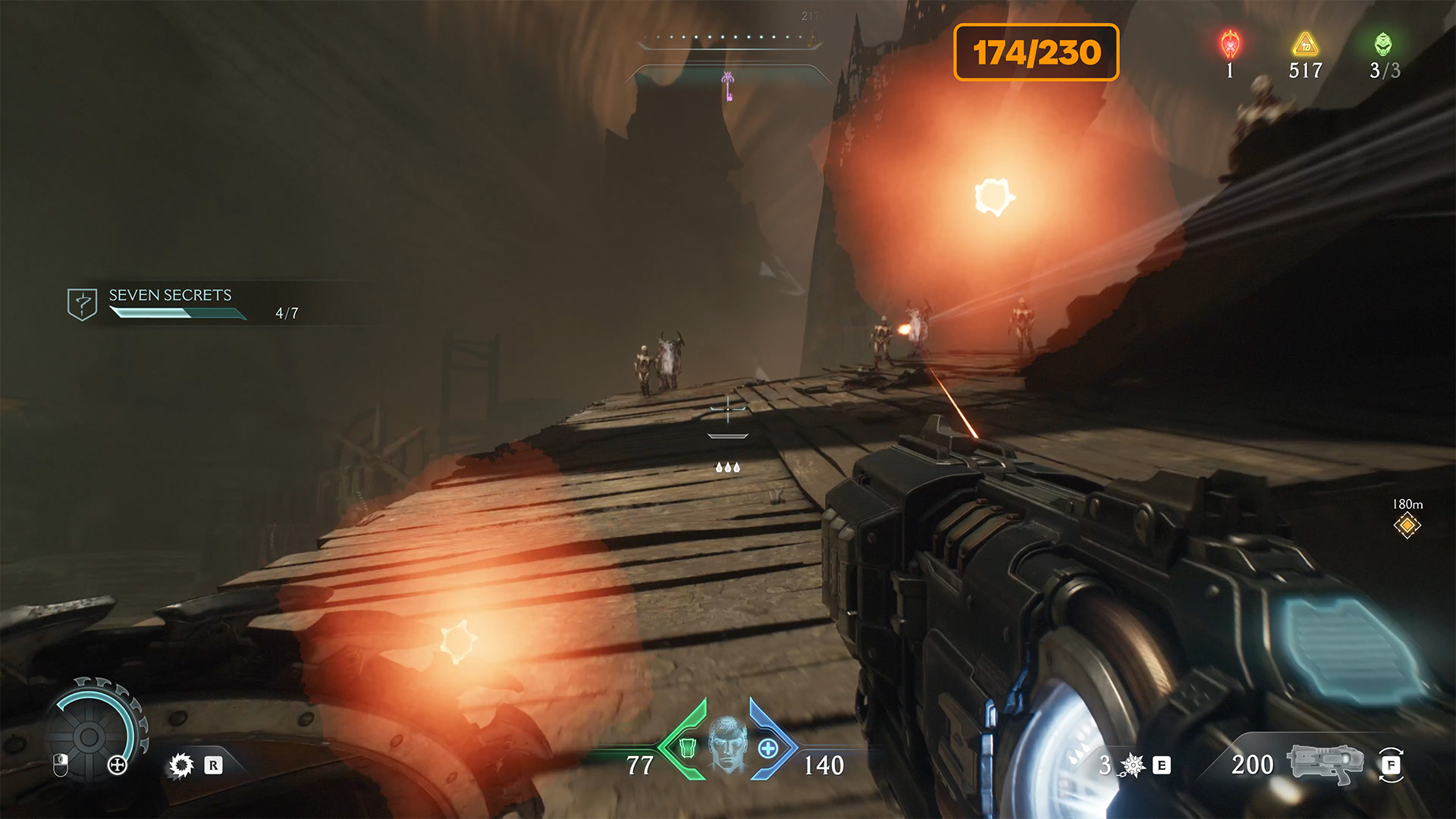The image size is (1456, 819).
Task: Activate the shield saw rune icon
Action: [x=181, y=765]
